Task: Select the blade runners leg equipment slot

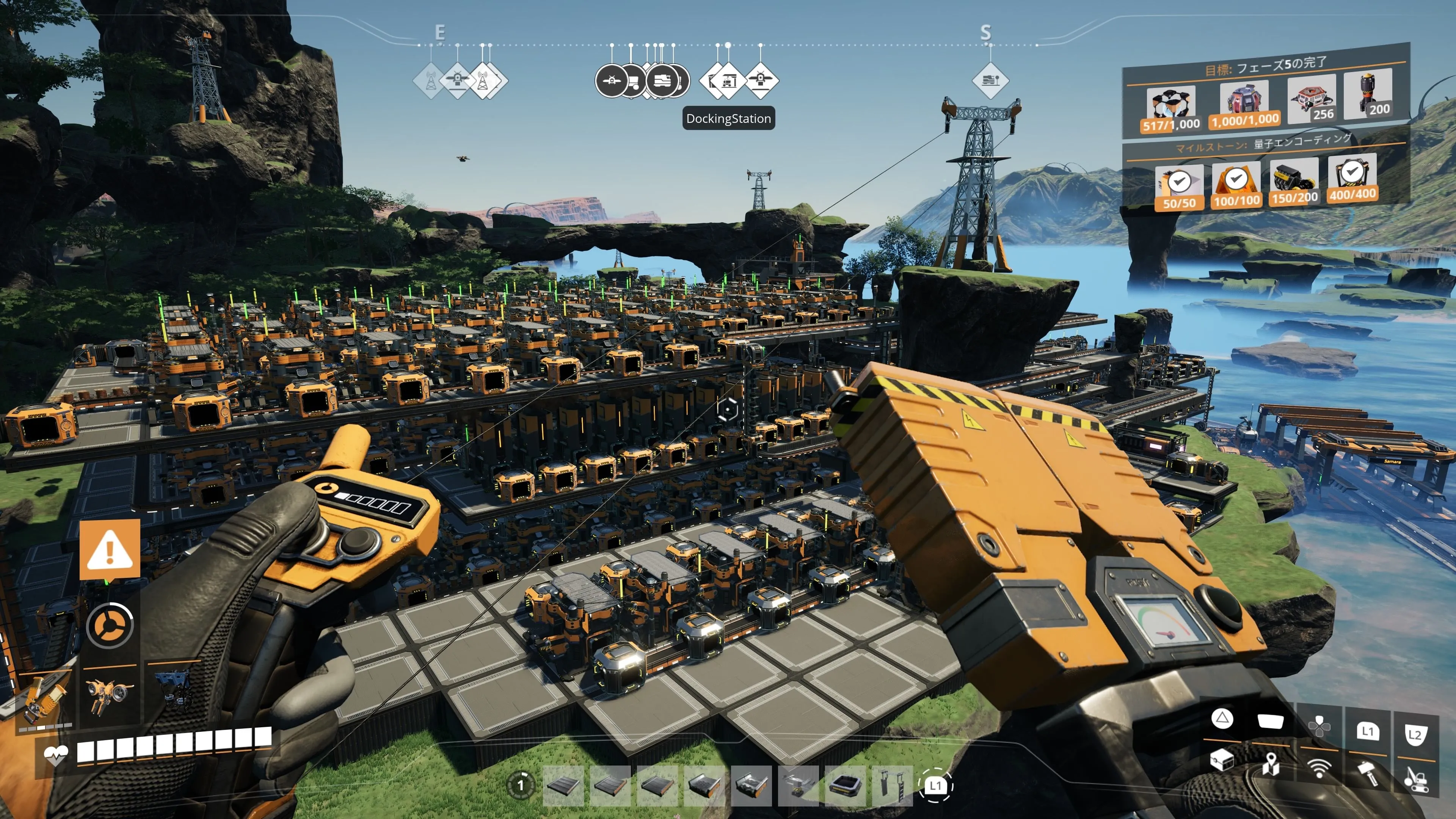Action: pyautogui.click(x=173, y=690)
